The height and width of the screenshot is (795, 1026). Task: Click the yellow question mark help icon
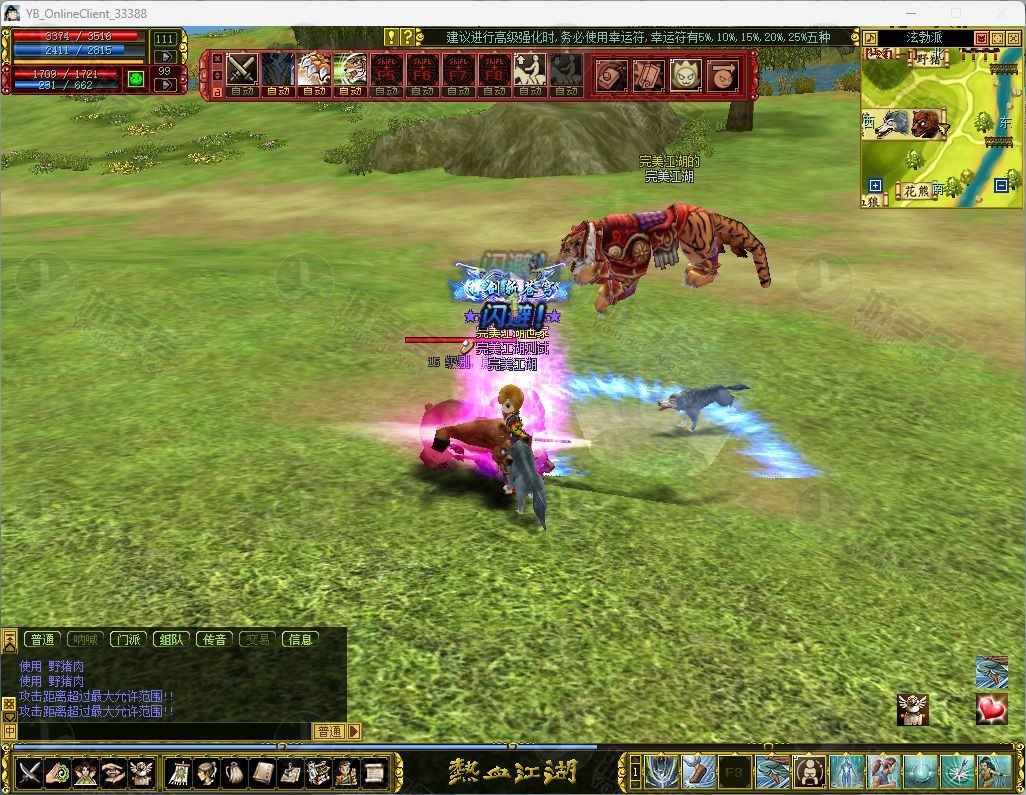point(406,37)
